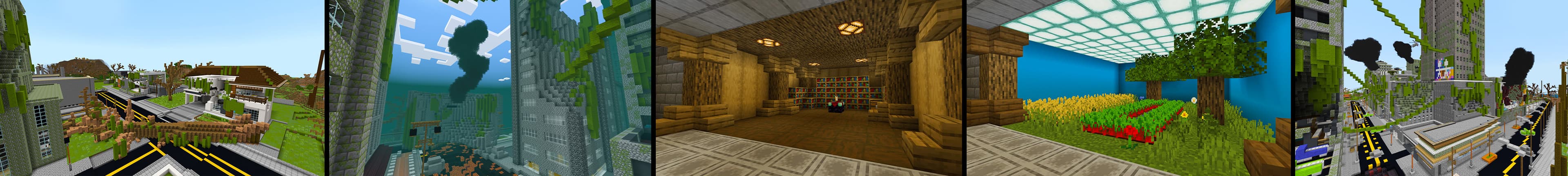Select the underwater ruined tower screenshot
The height and width of the screenshot is (176, 1568).
pos(490,88)
